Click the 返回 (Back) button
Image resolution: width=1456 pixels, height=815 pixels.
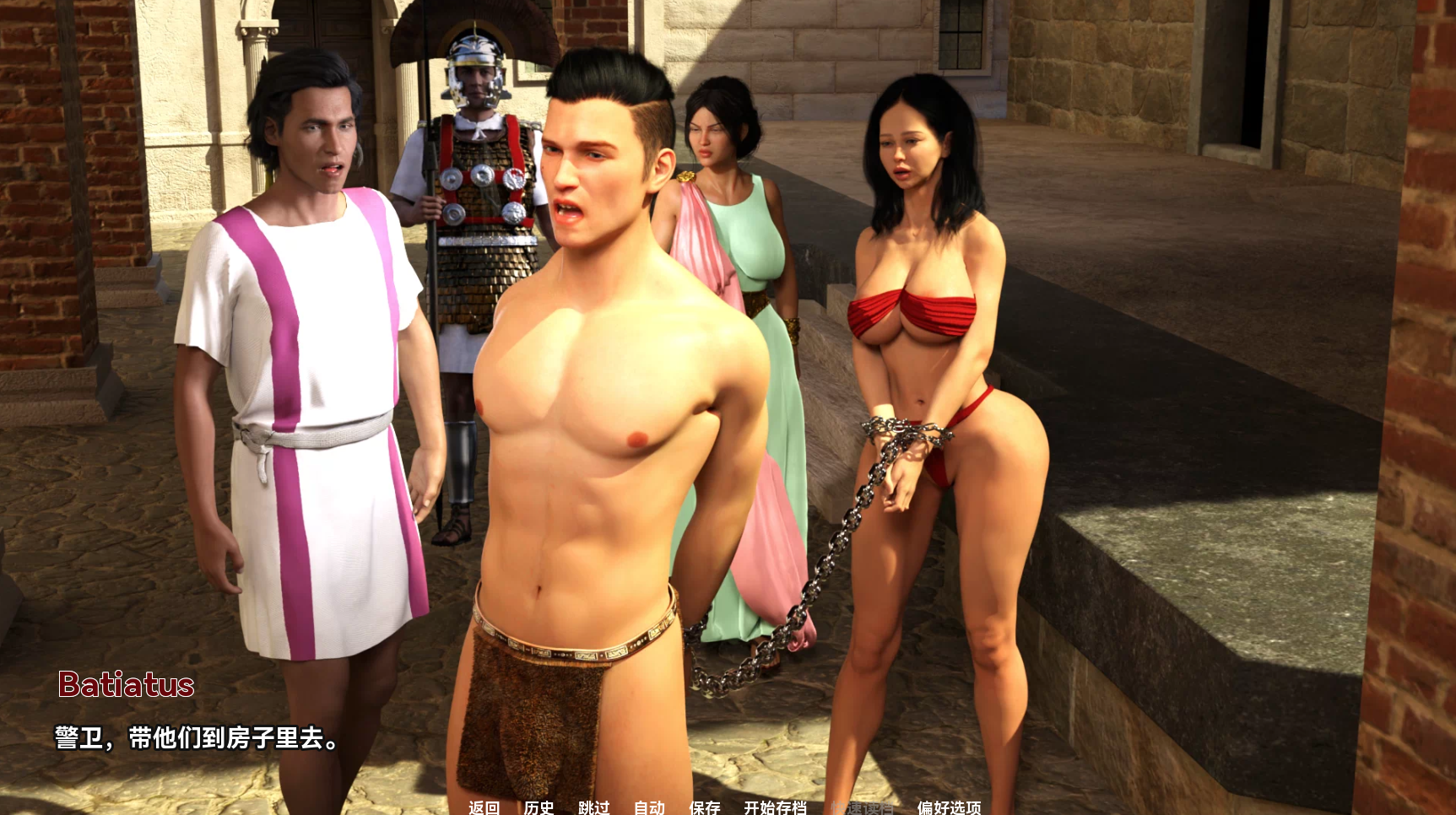point(484,807)
